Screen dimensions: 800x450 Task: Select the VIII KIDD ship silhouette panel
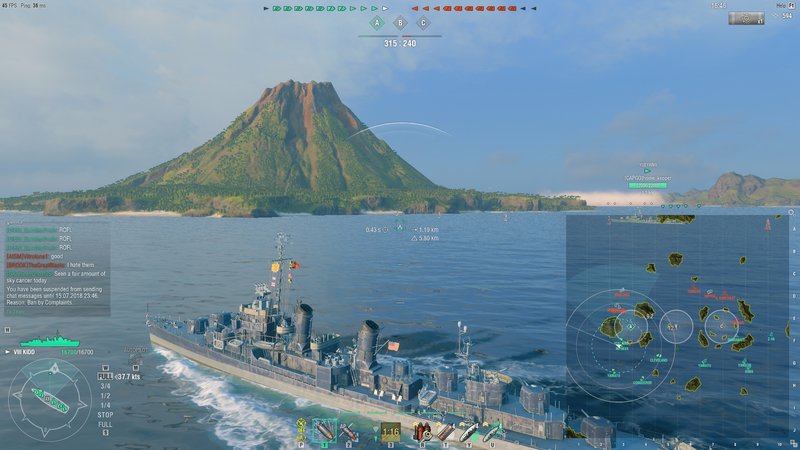pyautogui.click(x=48, y=340)
